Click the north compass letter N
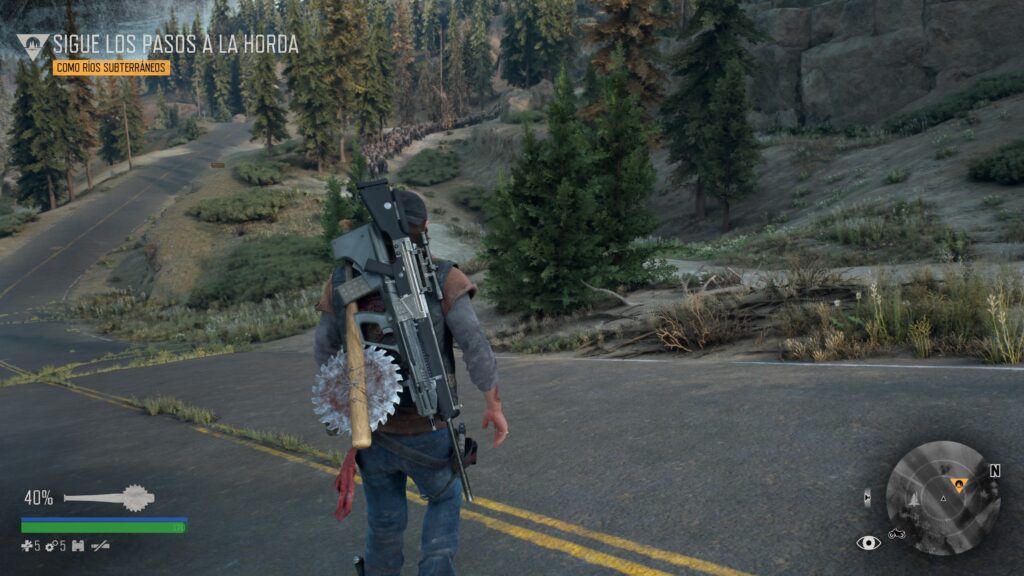The width and height of the screenshot is (1024, 576). coord(995,470)
